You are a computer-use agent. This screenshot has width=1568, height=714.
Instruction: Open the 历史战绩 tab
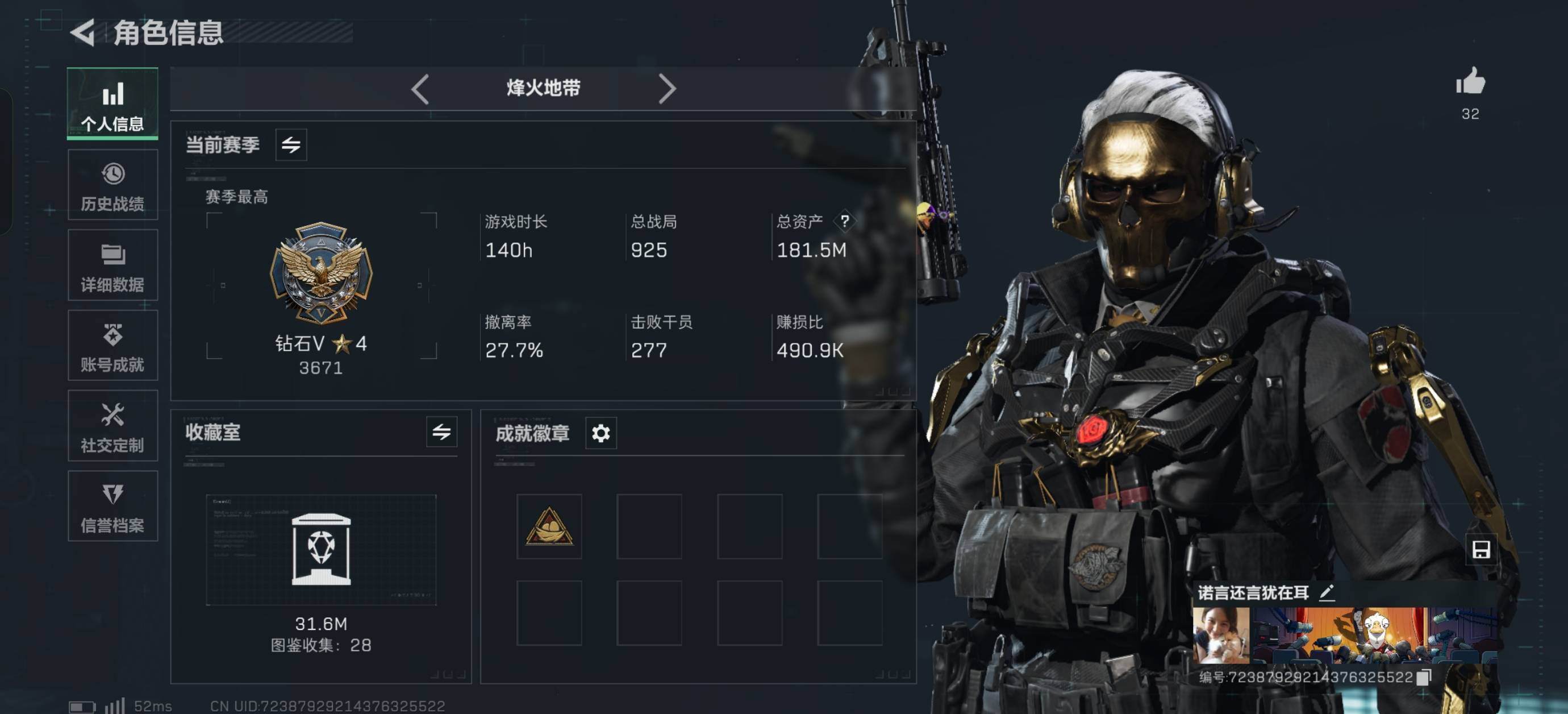click(112, 185)
